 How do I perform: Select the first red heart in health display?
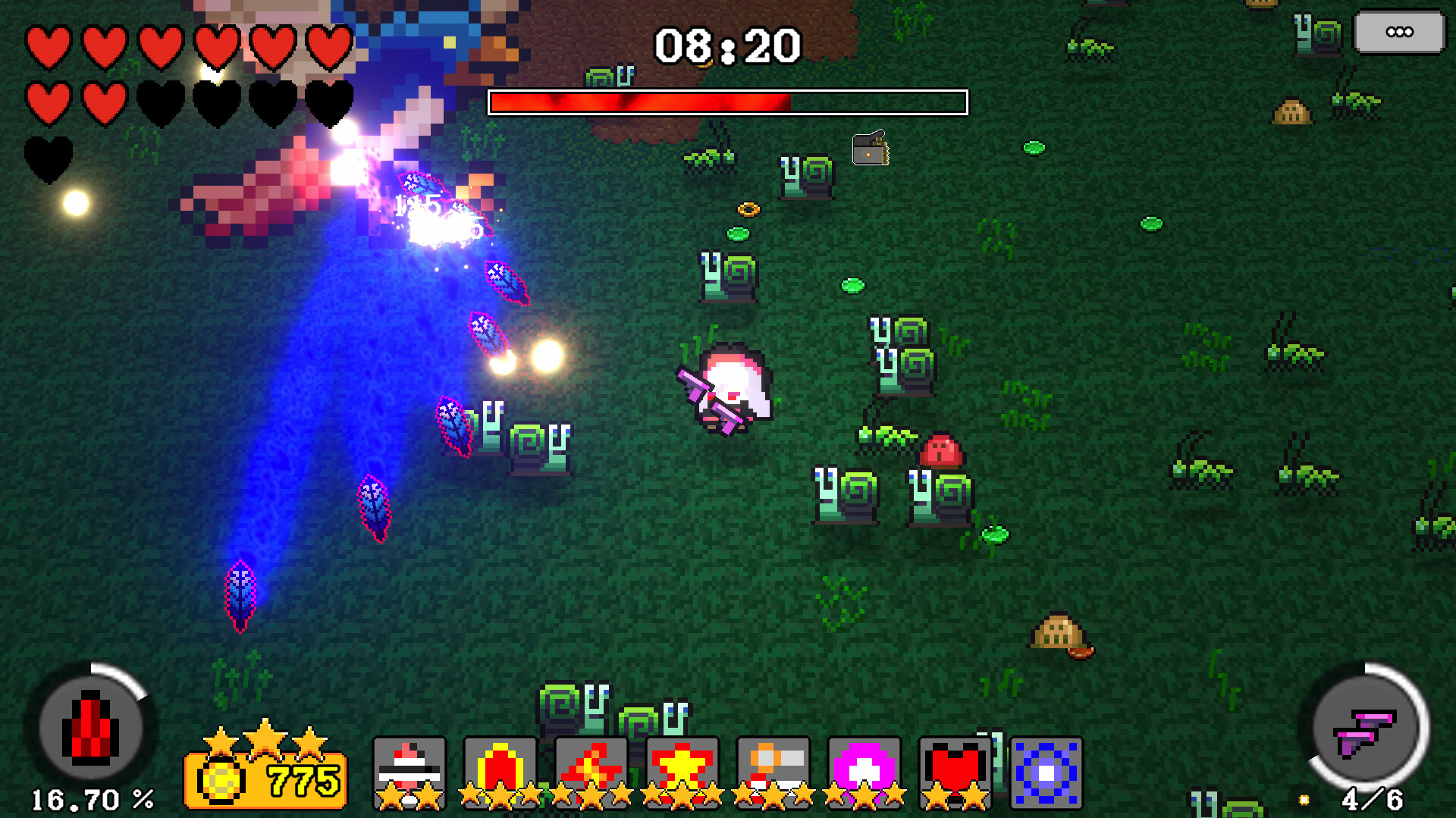tap(48, 47)
